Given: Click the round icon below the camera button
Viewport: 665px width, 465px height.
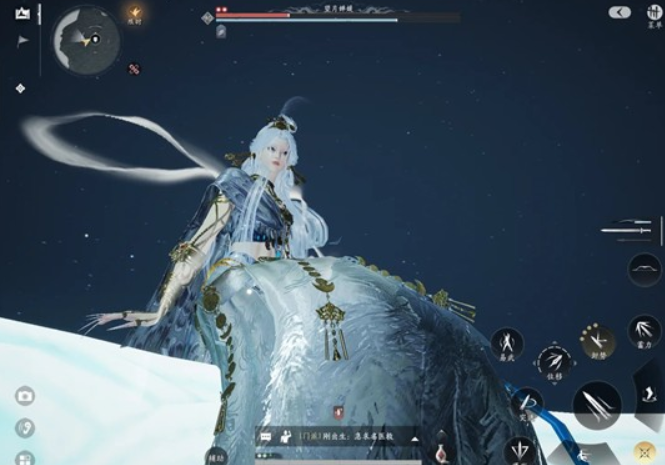Looking at the screenshot, I should click(25, 428).
